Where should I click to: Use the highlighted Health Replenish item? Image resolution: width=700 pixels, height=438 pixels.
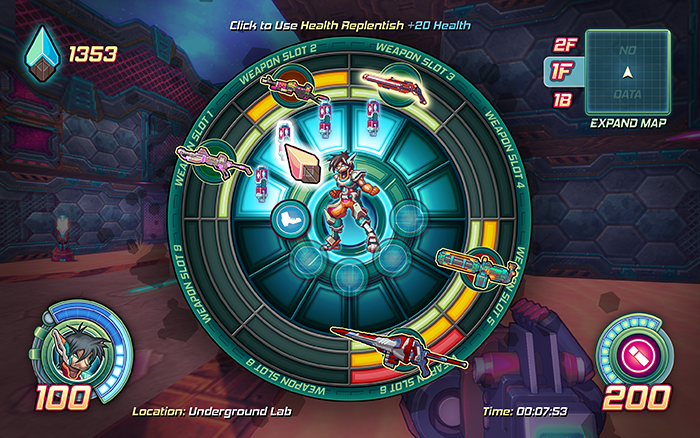pos(304,161)
